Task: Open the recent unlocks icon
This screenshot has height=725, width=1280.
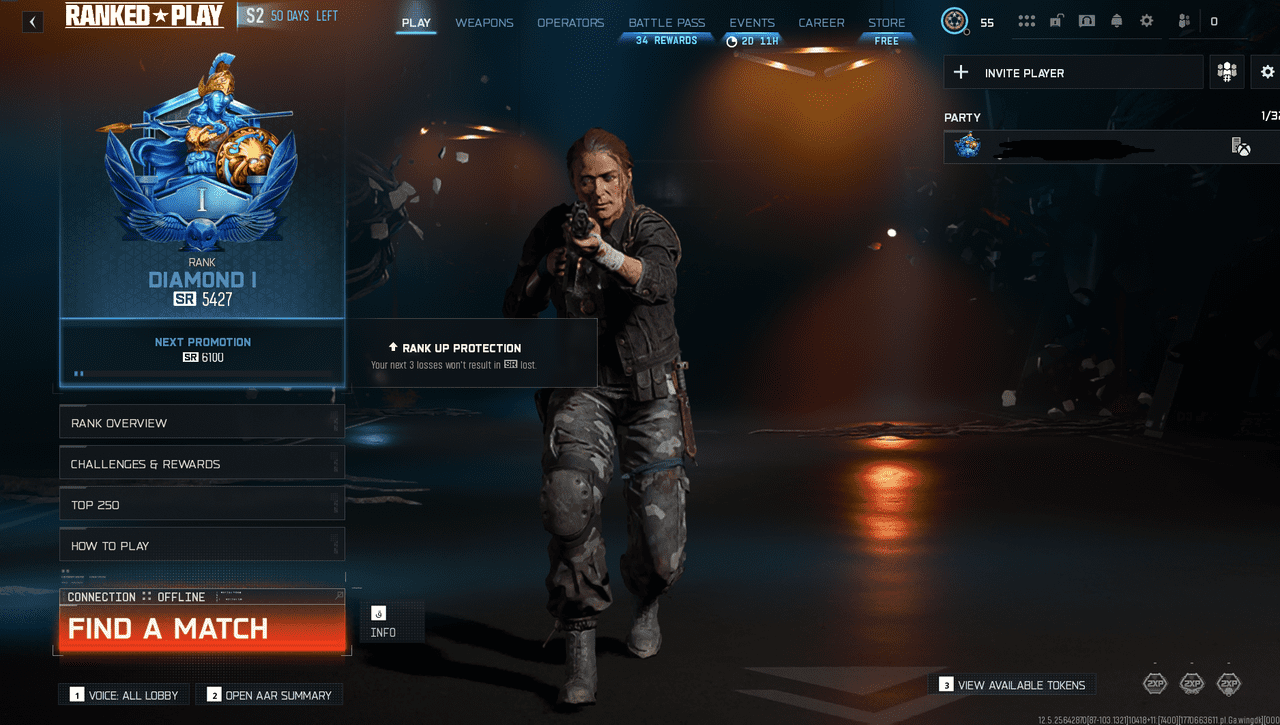Action: [1056, 20]
